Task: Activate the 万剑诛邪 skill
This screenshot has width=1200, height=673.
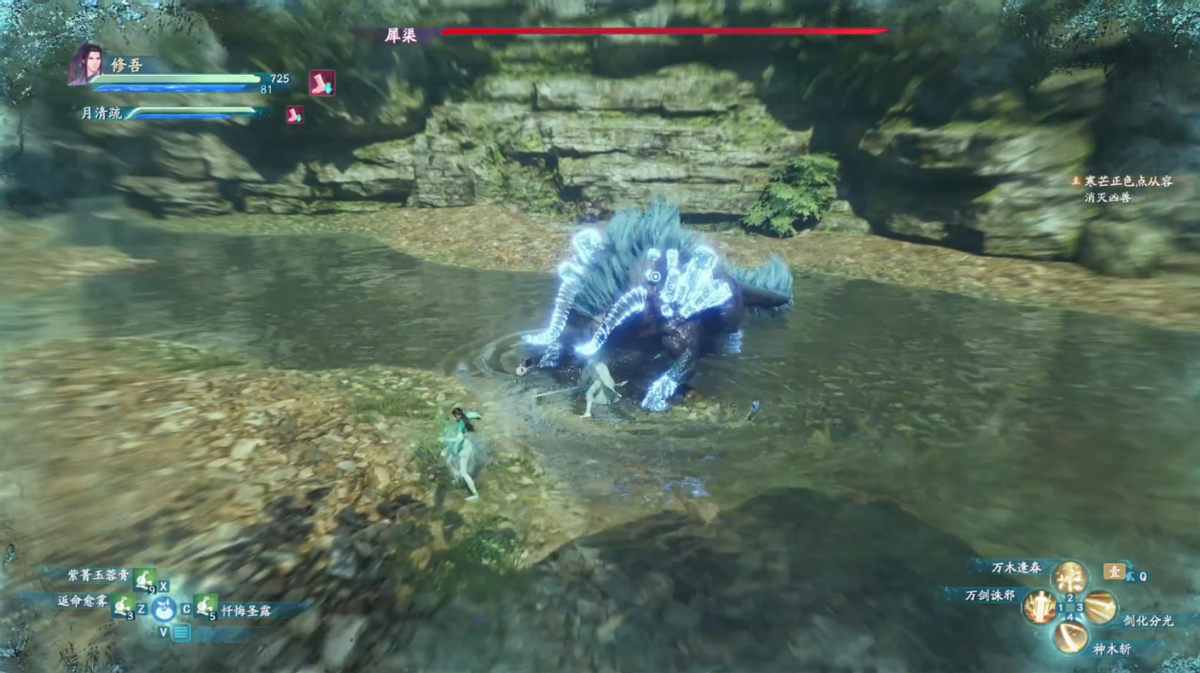Action: 1040,606
